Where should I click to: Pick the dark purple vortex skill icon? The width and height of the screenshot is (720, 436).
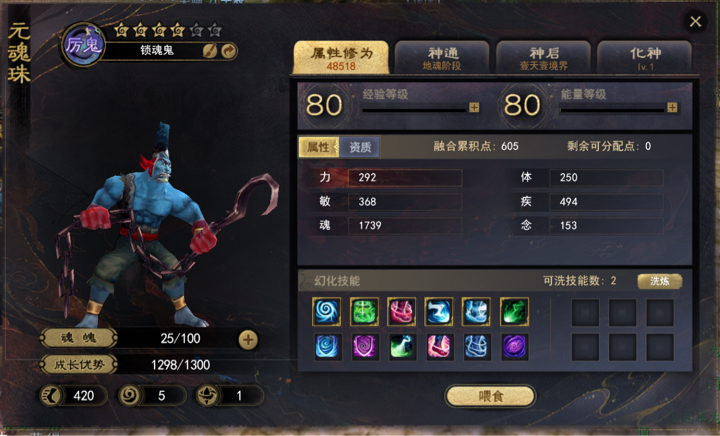pyautogui.click(x=514, y=347)
